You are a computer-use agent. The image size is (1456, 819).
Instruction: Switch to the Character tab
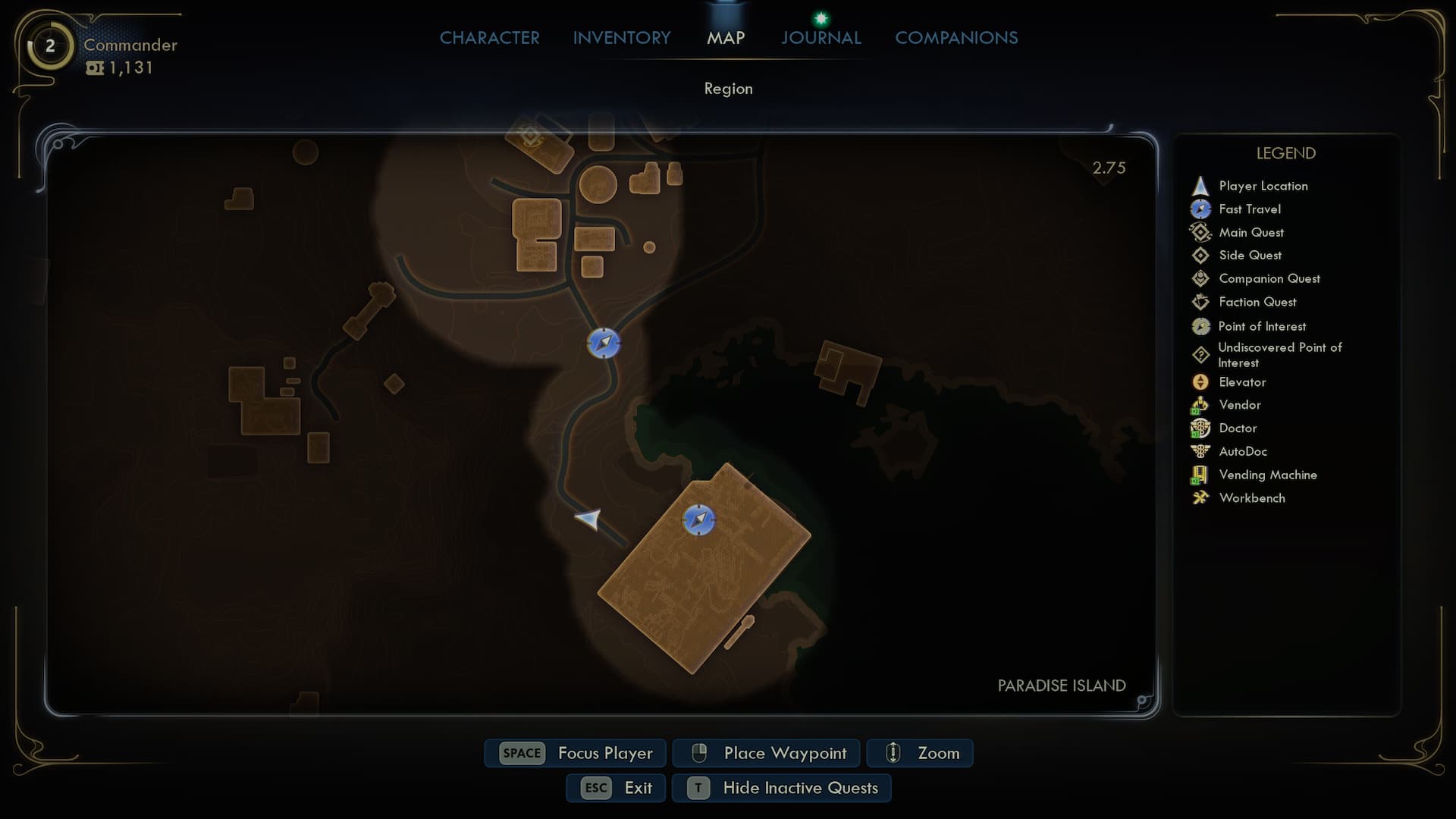[489, 38]
